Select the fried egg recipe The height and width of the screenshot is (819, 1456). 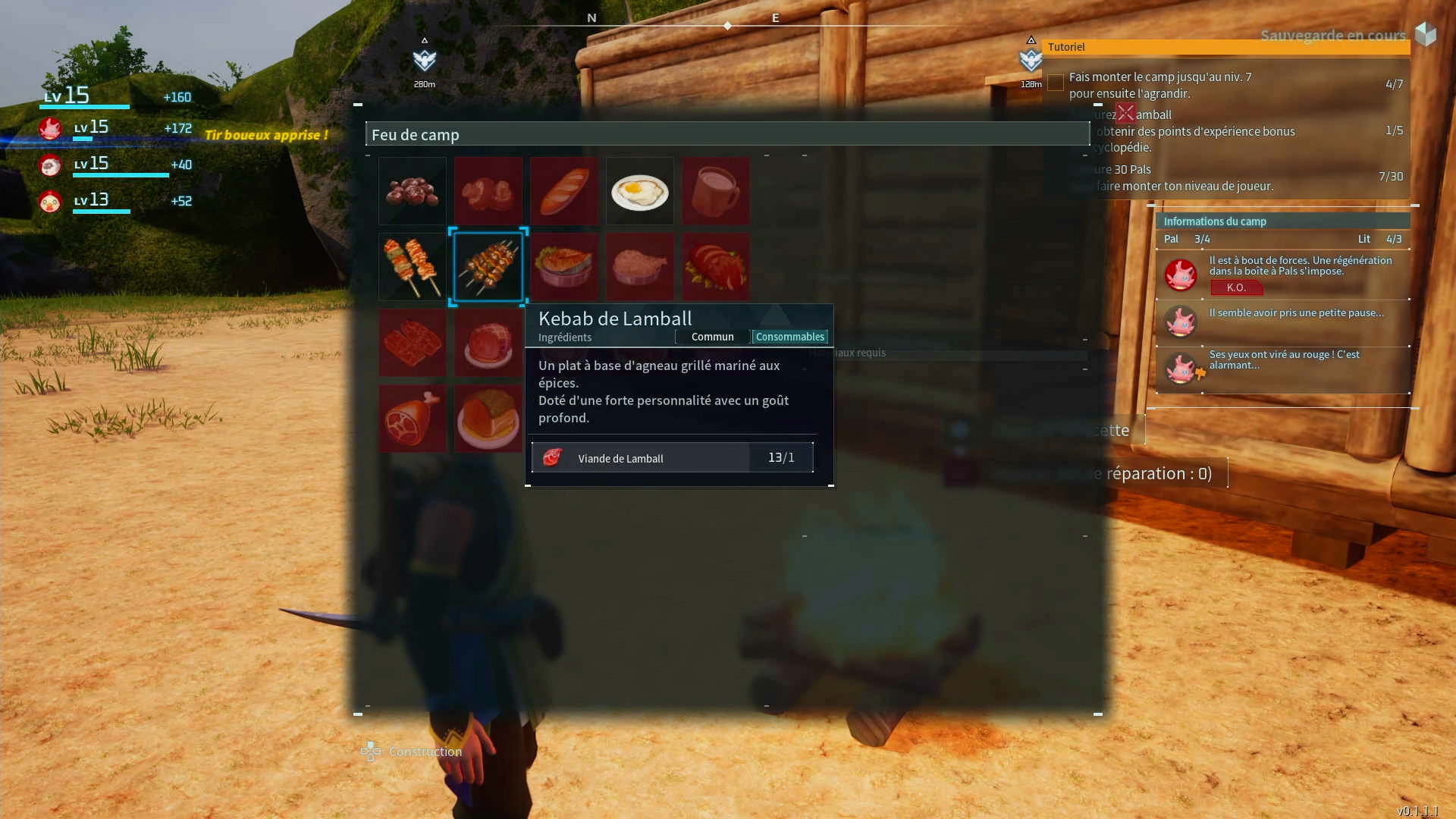click(x=639, y=191)
